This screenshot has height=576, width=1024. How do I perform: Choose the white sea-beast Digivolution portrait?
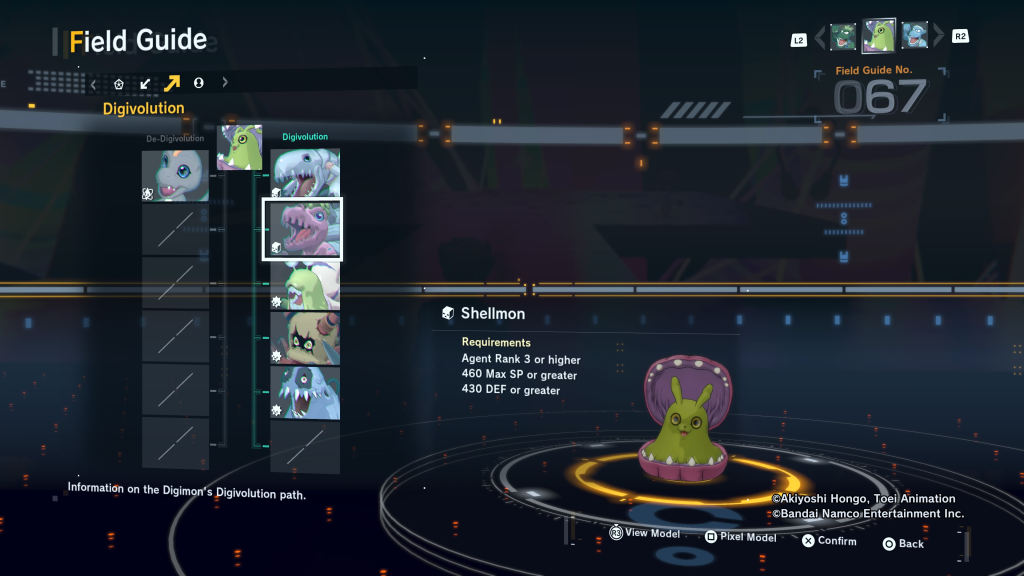[x=305, y=173]
